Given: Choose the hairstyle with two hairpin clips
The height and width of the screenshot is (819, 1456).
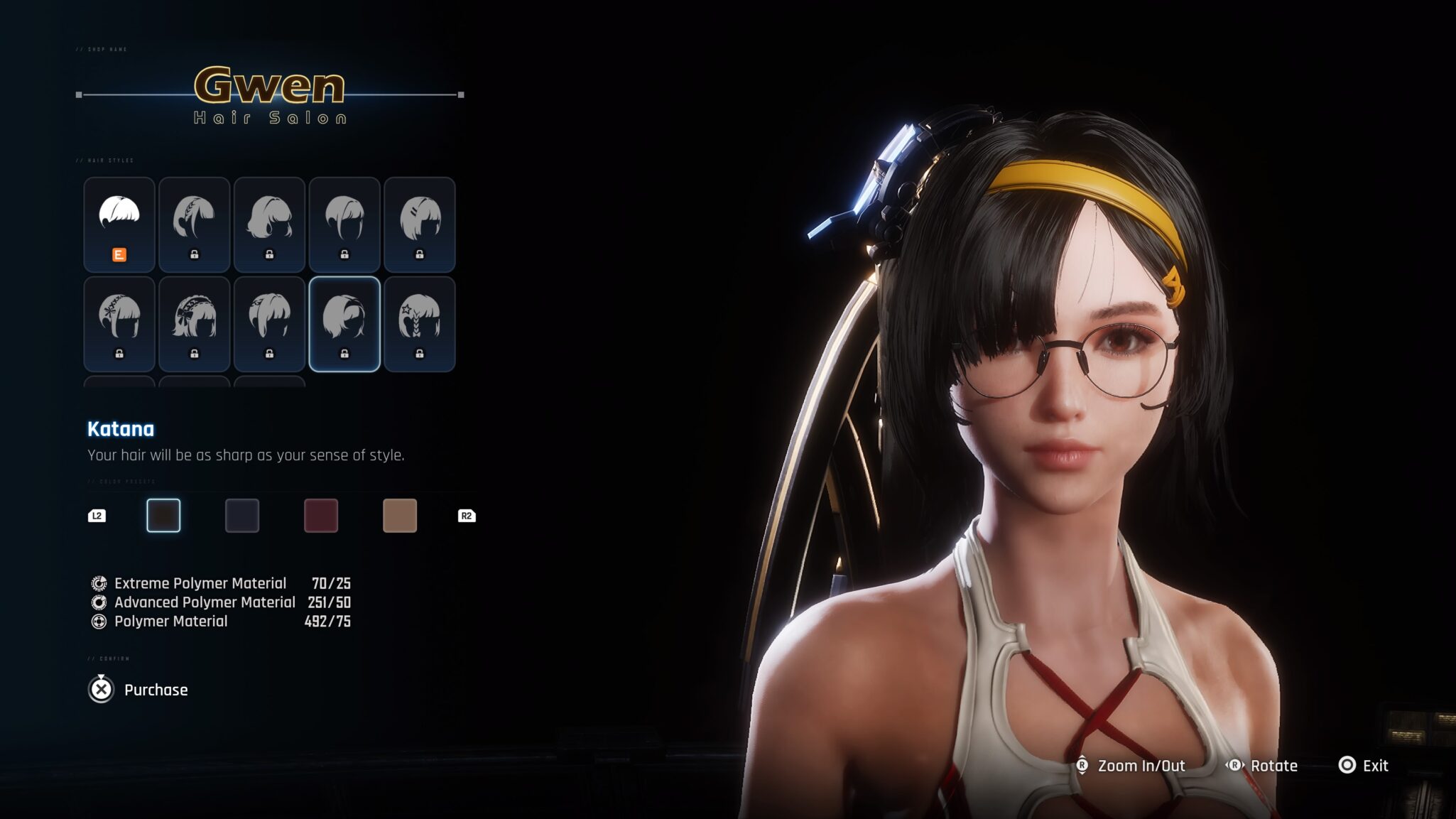Looking at the screenshot, I should [419, 224].
